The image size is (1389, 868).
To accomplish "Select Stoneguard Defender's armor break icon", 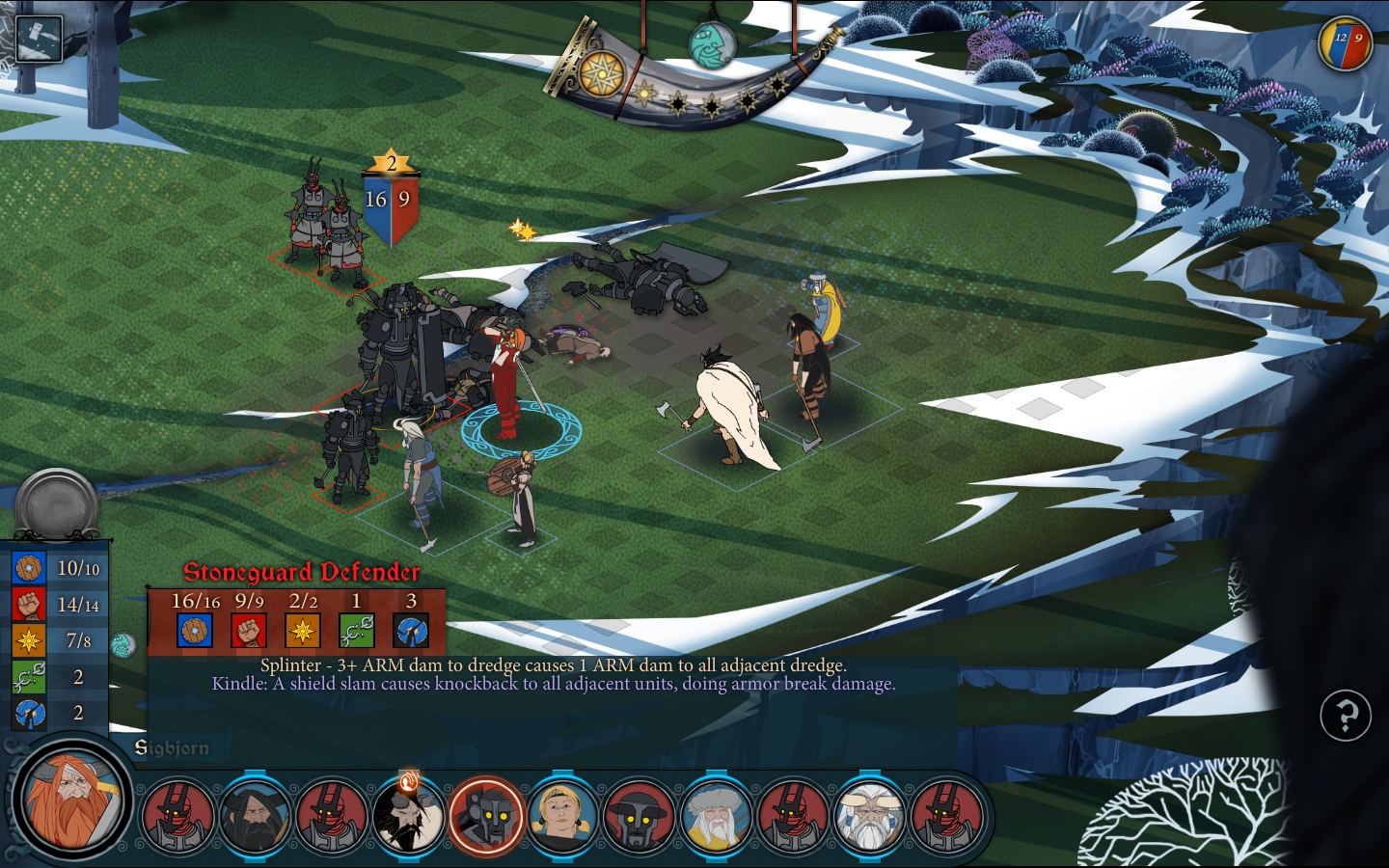I will click(x=411, y=631).
